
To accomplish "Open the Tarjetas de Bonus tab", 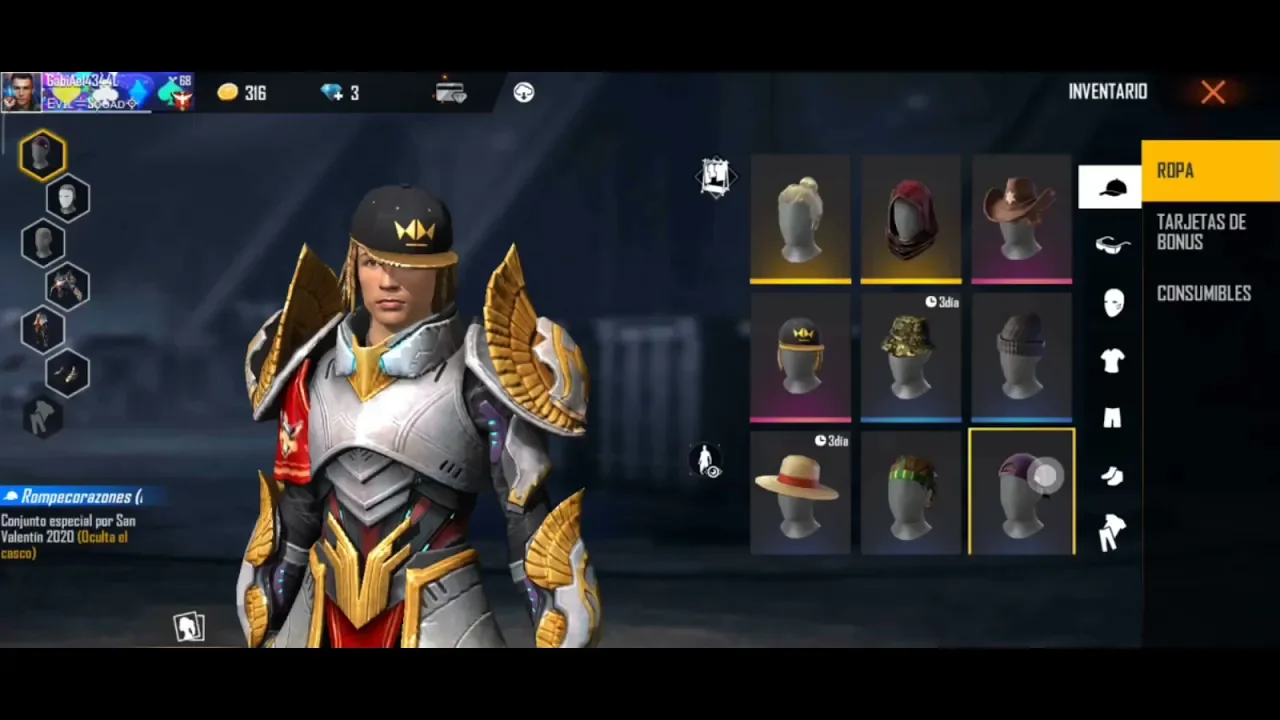I will tap(1201, 232).
